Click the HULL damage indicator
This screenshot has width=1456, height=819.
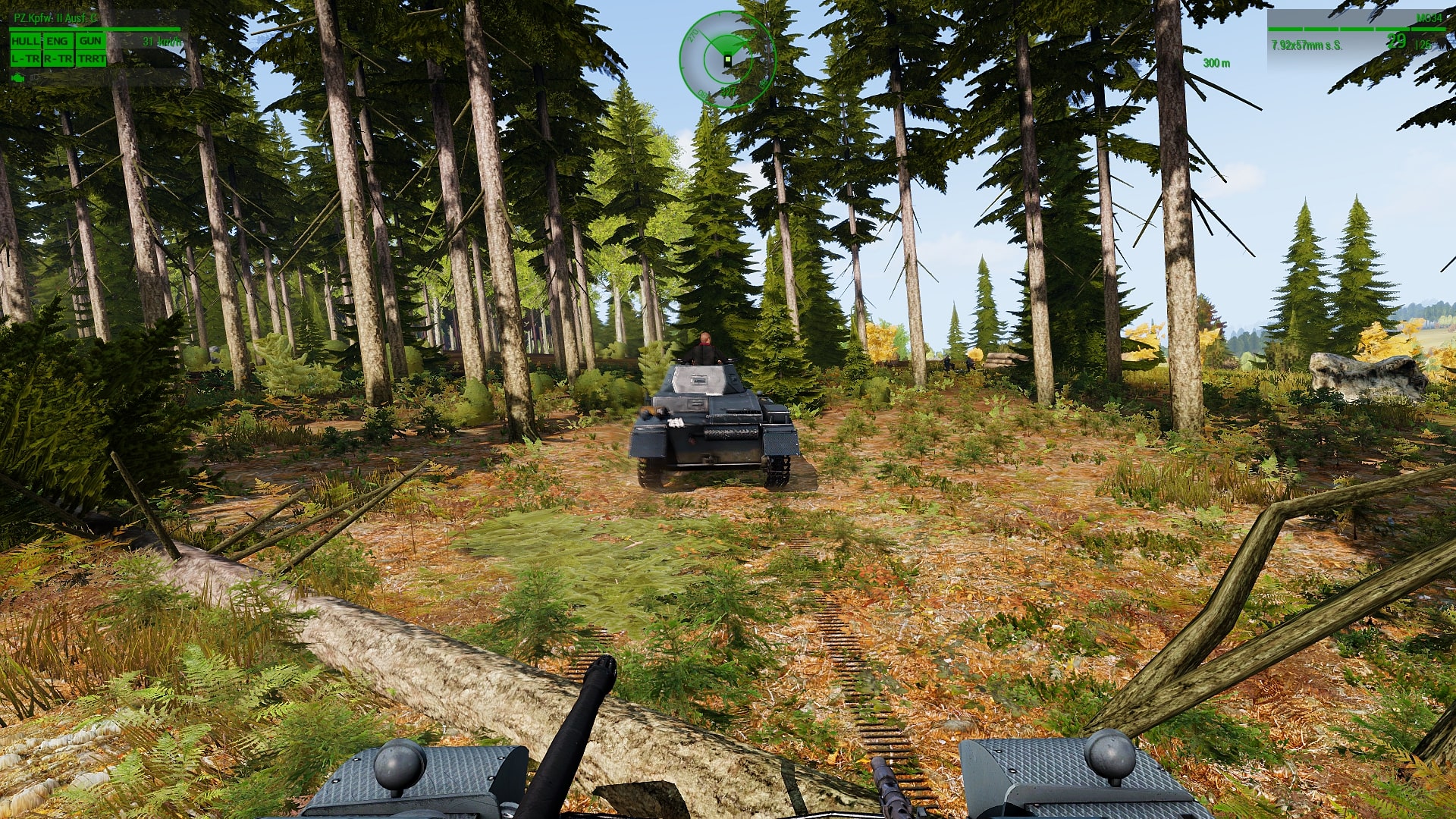(x=25, y=41)
